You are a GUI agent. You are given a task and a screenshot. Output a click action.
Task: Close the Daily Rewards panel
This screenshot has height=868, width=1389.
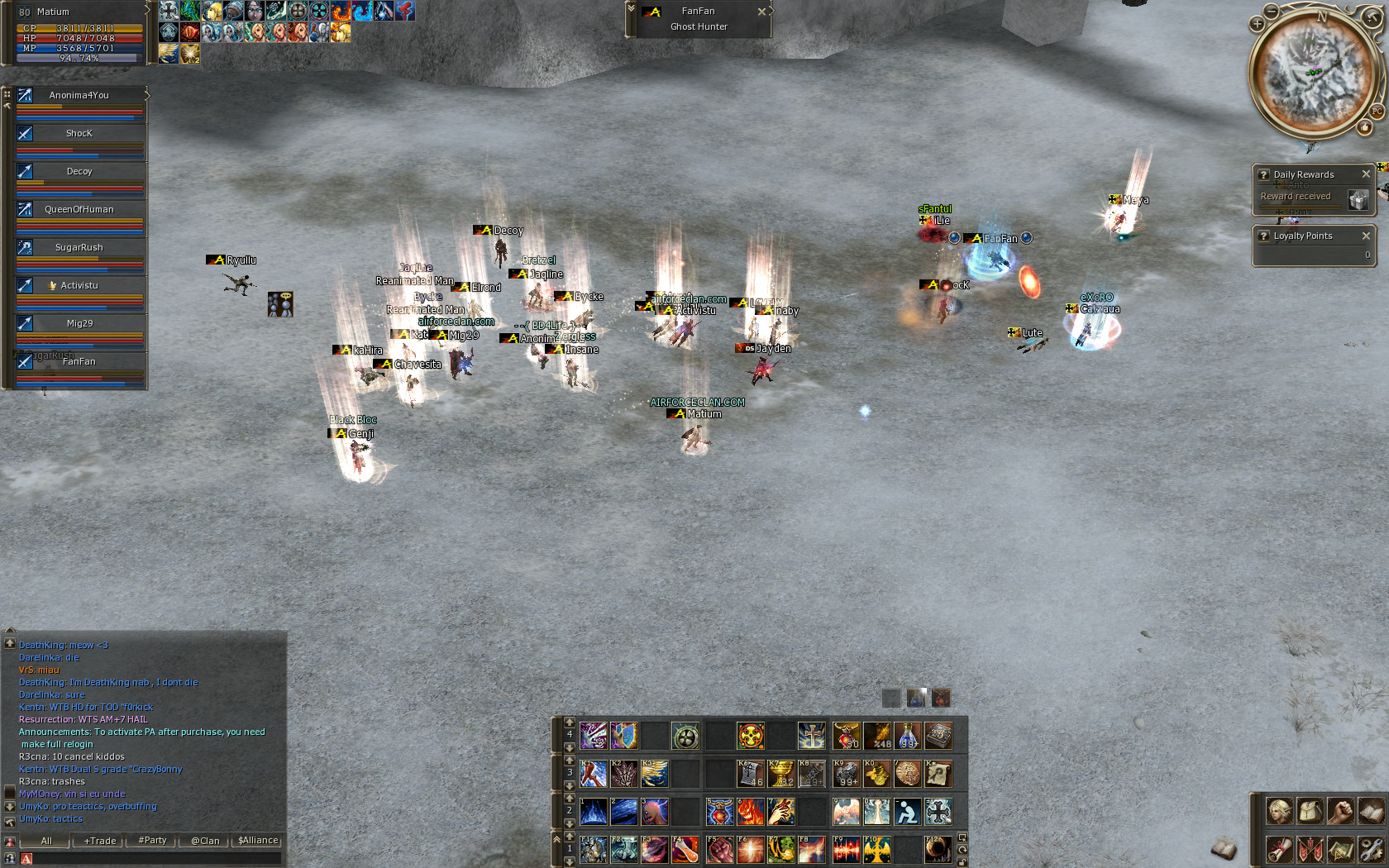coord(1366,174)
